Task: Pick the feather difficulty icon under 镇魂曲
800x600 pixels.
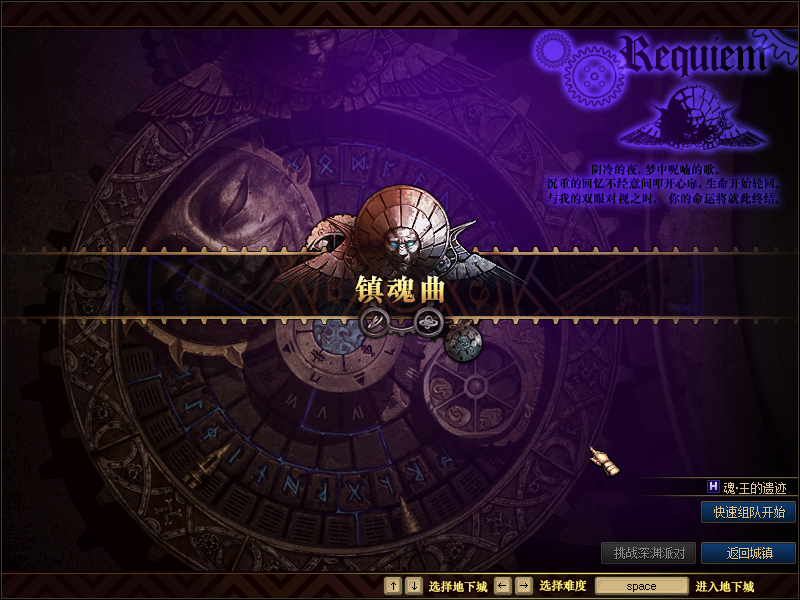Action: coord(375,320)
